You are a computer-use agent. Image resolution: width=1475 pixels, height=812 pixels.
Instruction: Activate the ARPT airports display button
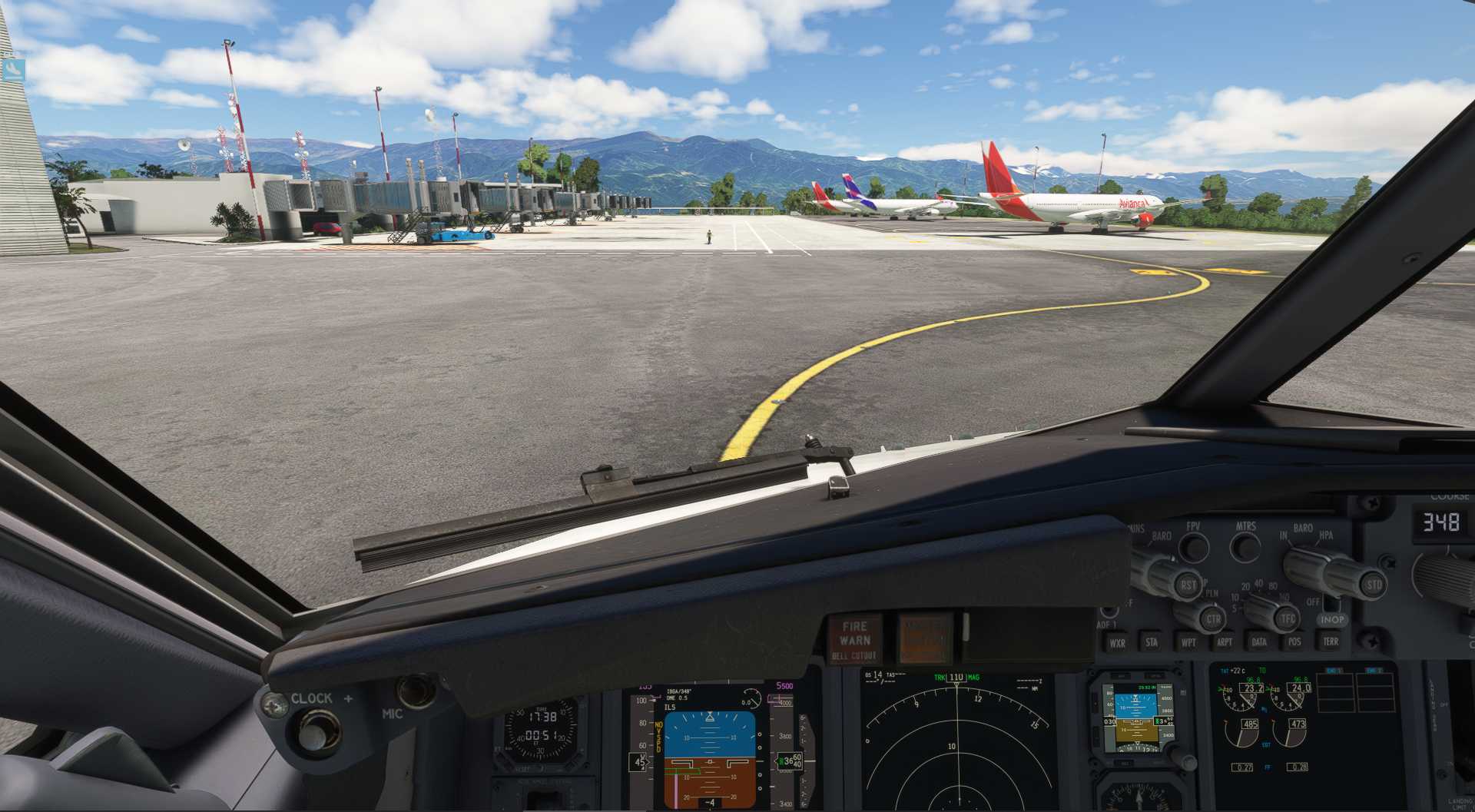1224,642
